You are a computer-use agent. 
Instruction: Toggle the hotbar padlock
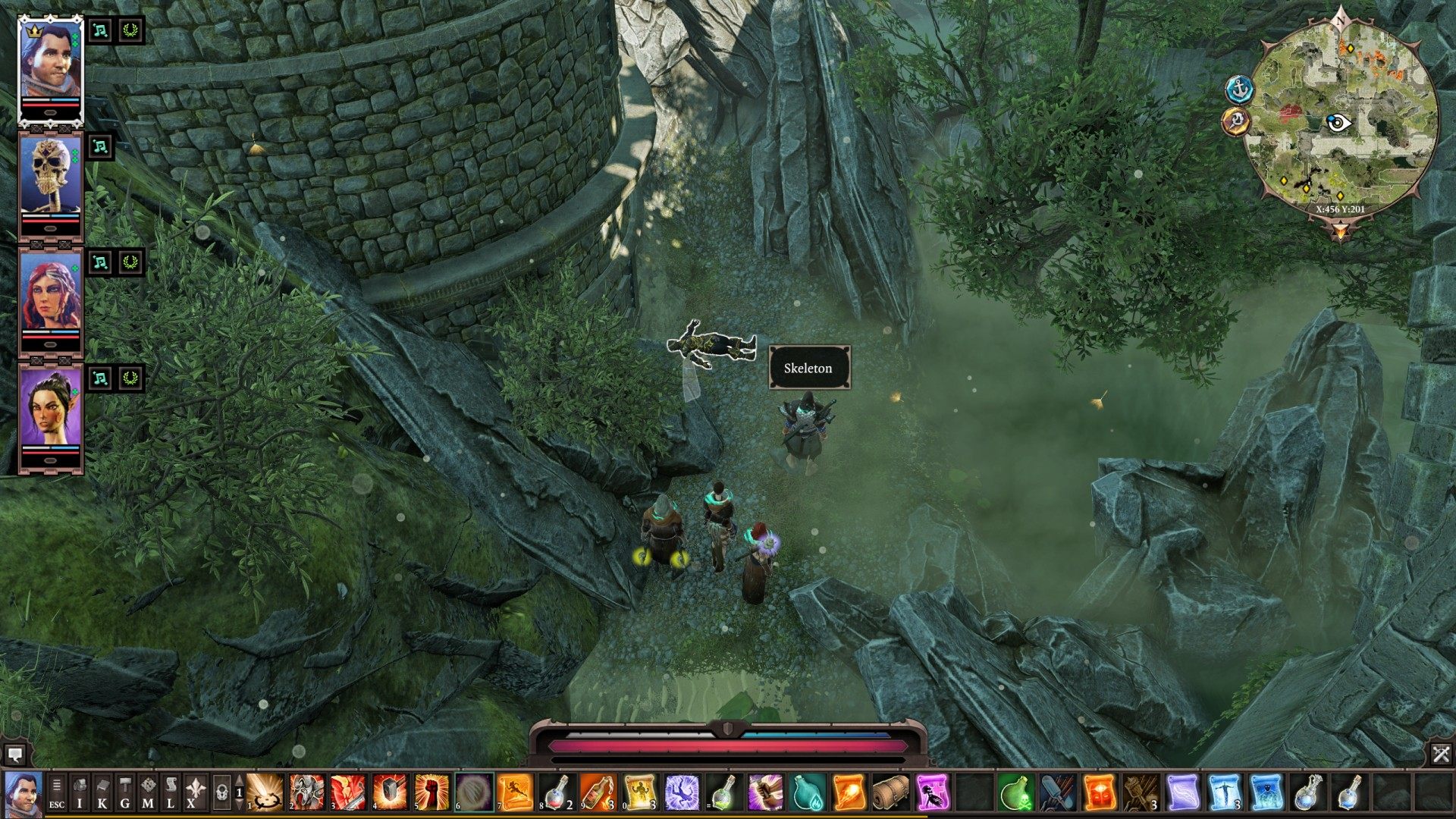point(221,792)
